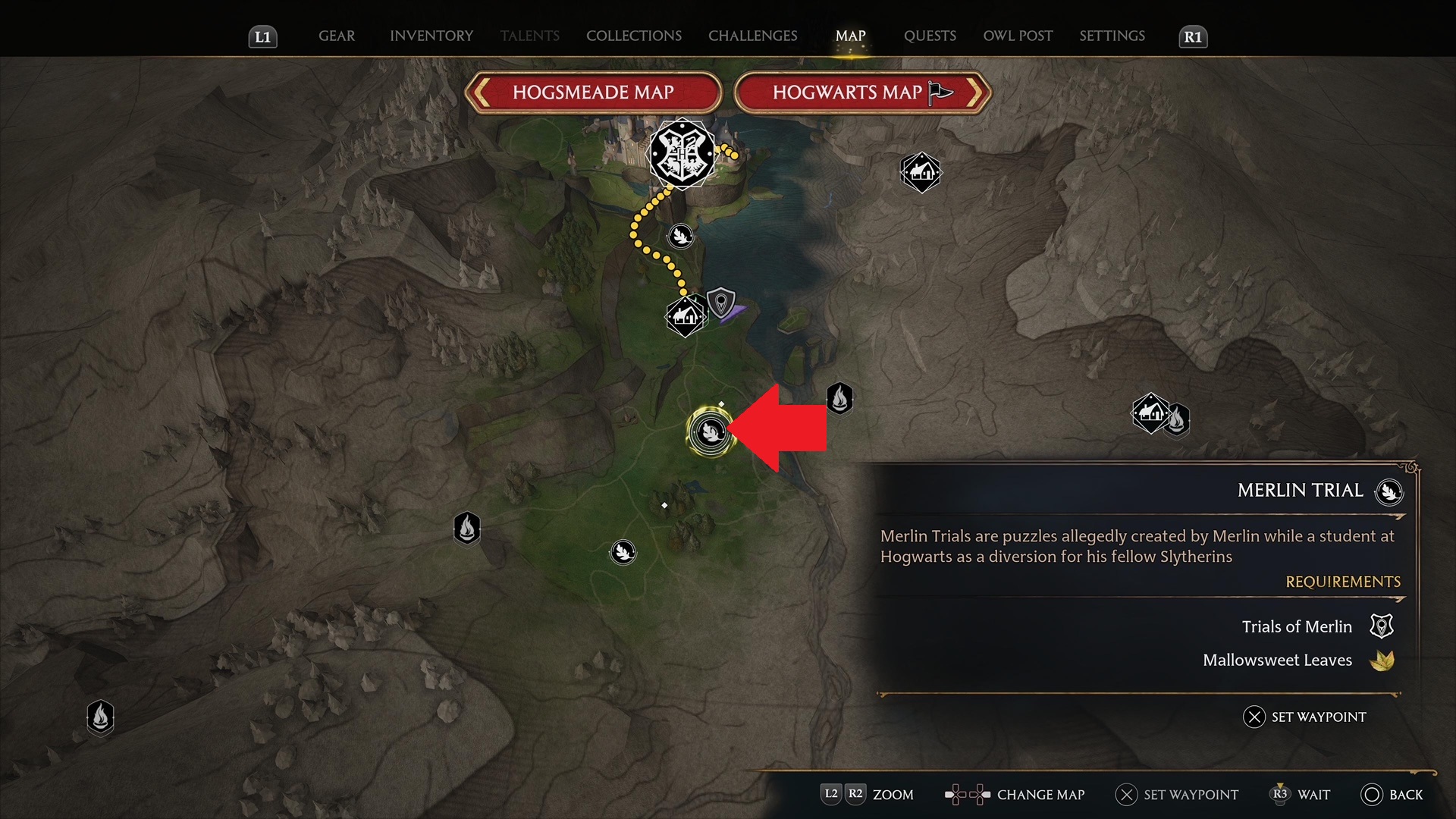Choose the Floo flame marker beside the red arrow
Screen dimensions: 1456x819
(839, 398)
